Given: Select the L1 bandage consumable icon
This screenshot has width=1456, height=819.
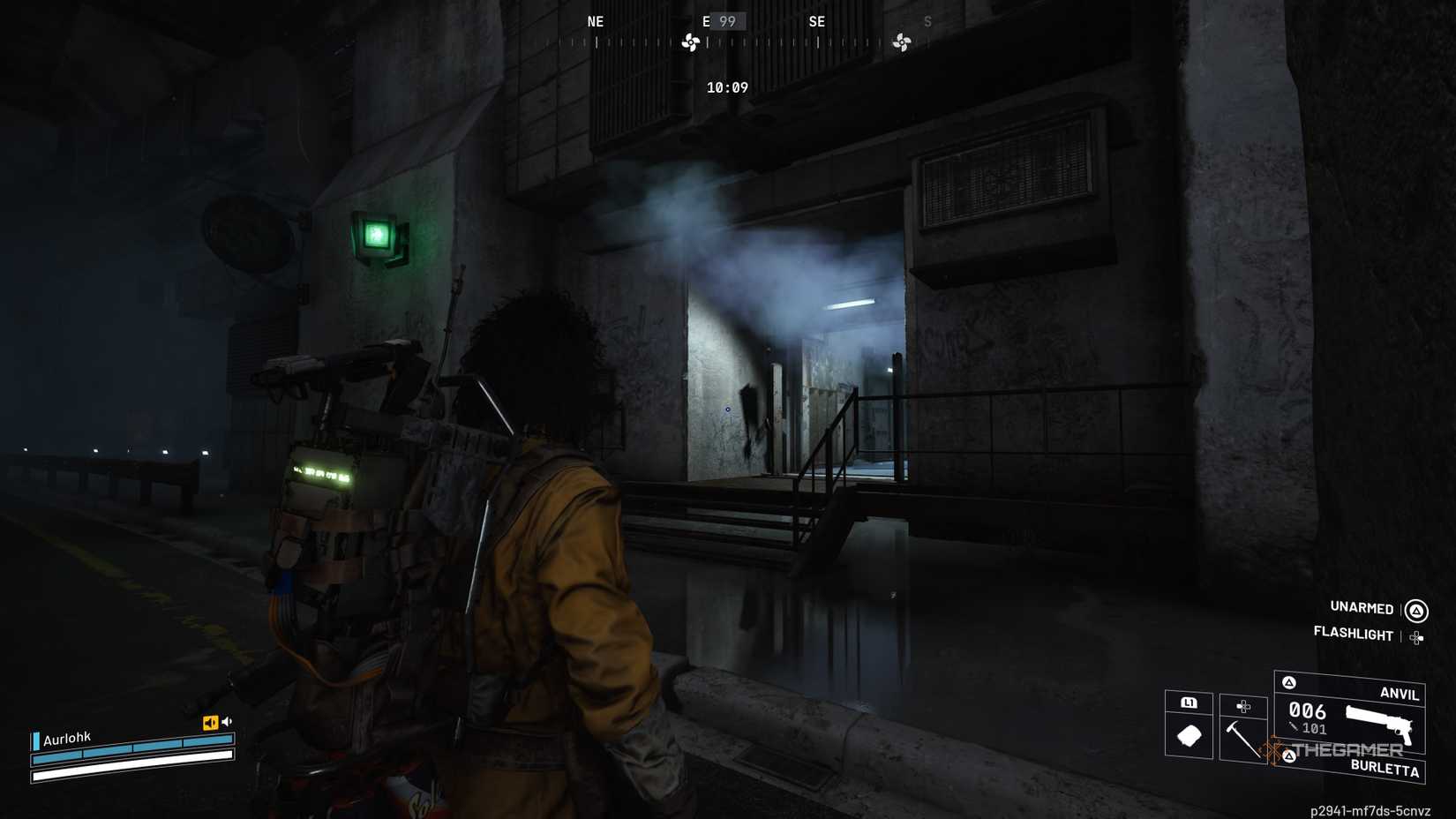Looking at the screenshot, I should (x=1189, y=735).
